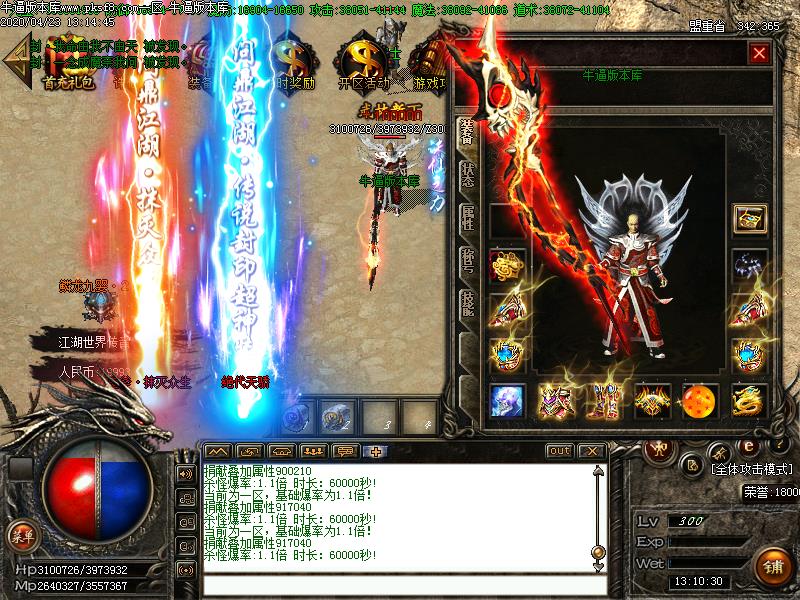Viewport: 800px width, 600px height.
Task: Close the character equipment panel
Action: (x=760, y=53)
